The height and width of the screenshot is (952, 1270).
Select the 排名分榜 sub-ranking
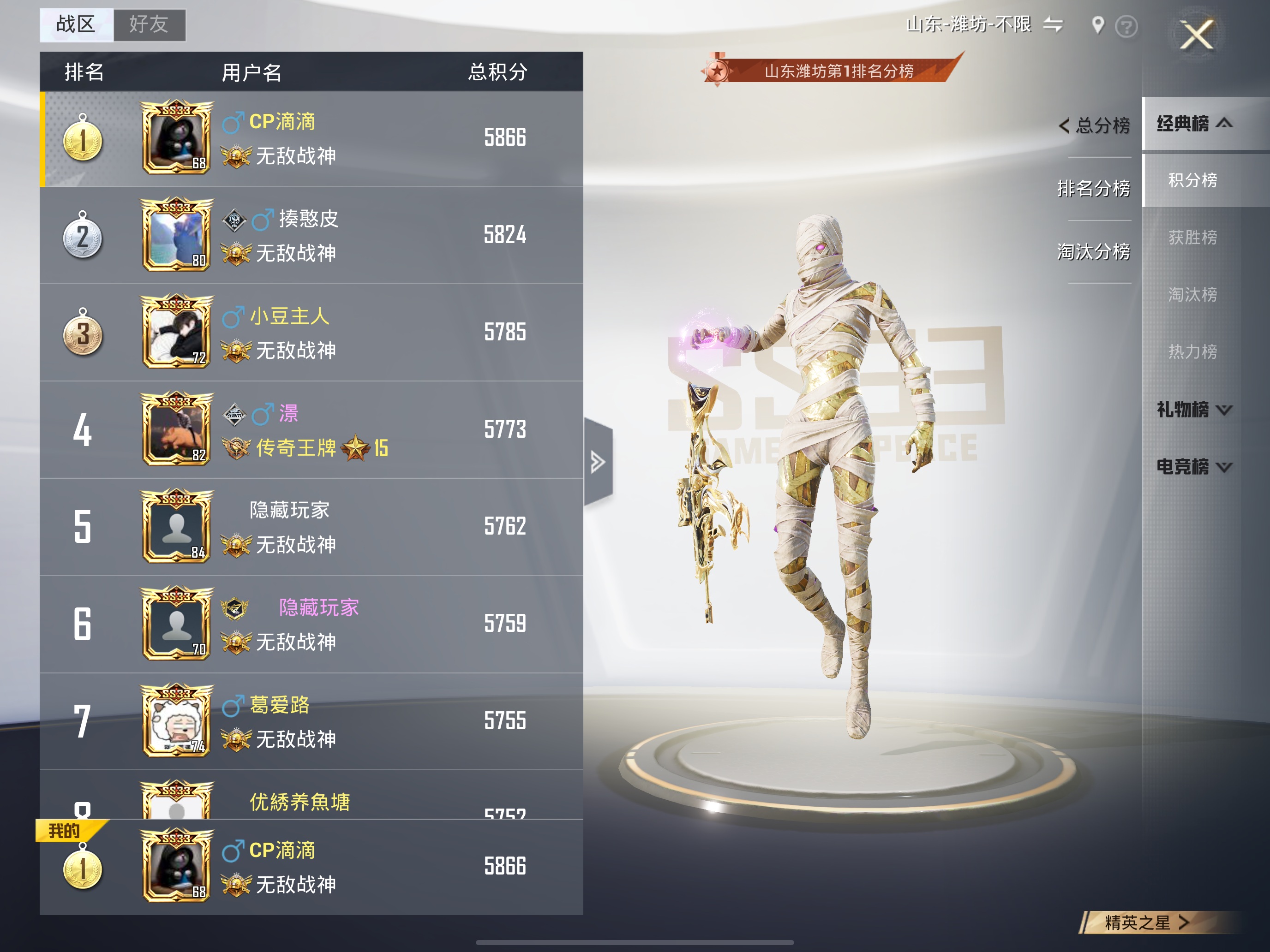point(1094,188)
